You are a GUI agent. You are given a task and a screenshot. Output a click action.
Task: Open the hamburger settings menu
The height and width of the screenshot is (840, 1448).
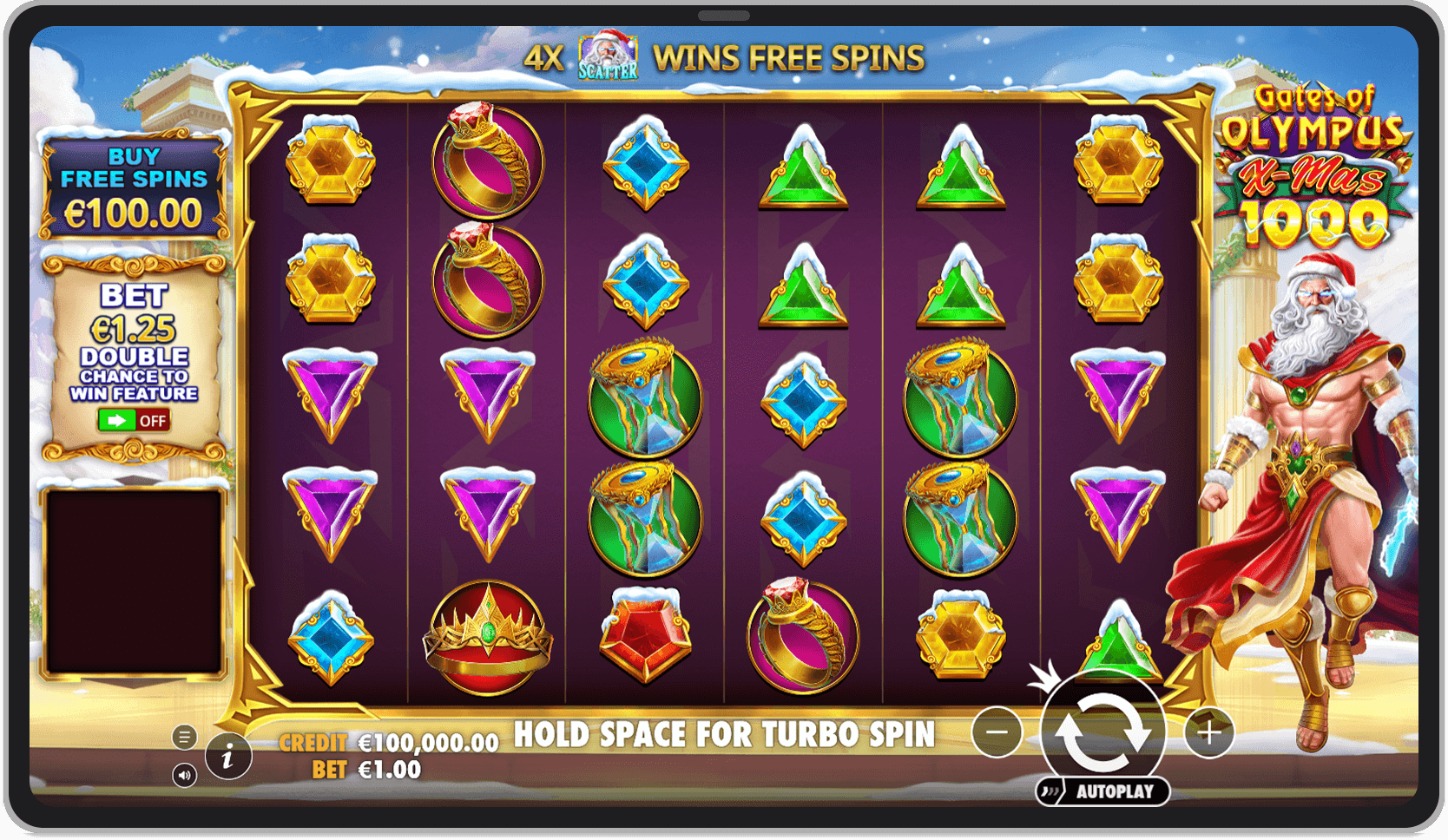[184, 736]
